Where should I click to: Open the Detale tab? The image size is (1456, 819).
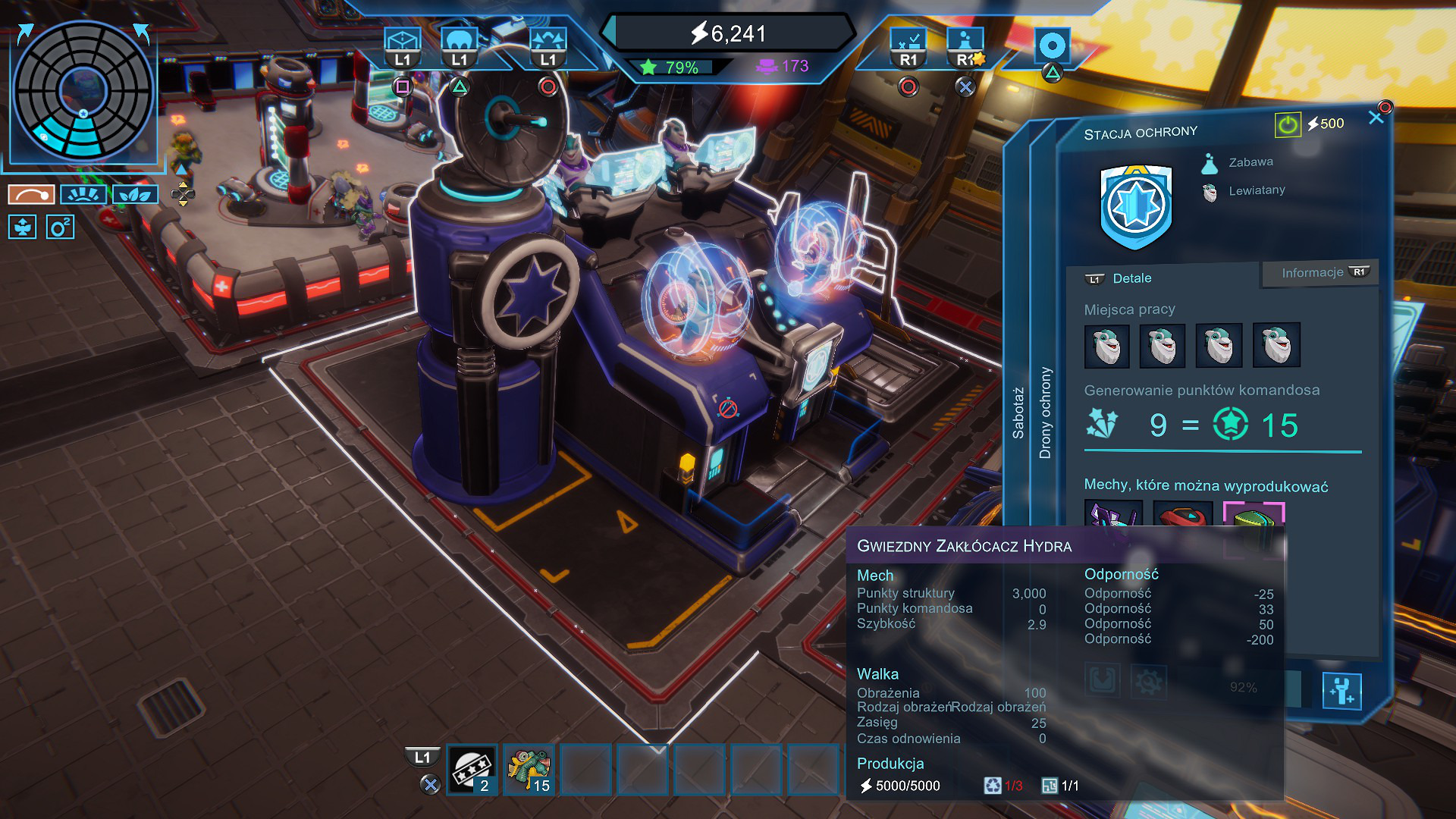point(1131,278)
